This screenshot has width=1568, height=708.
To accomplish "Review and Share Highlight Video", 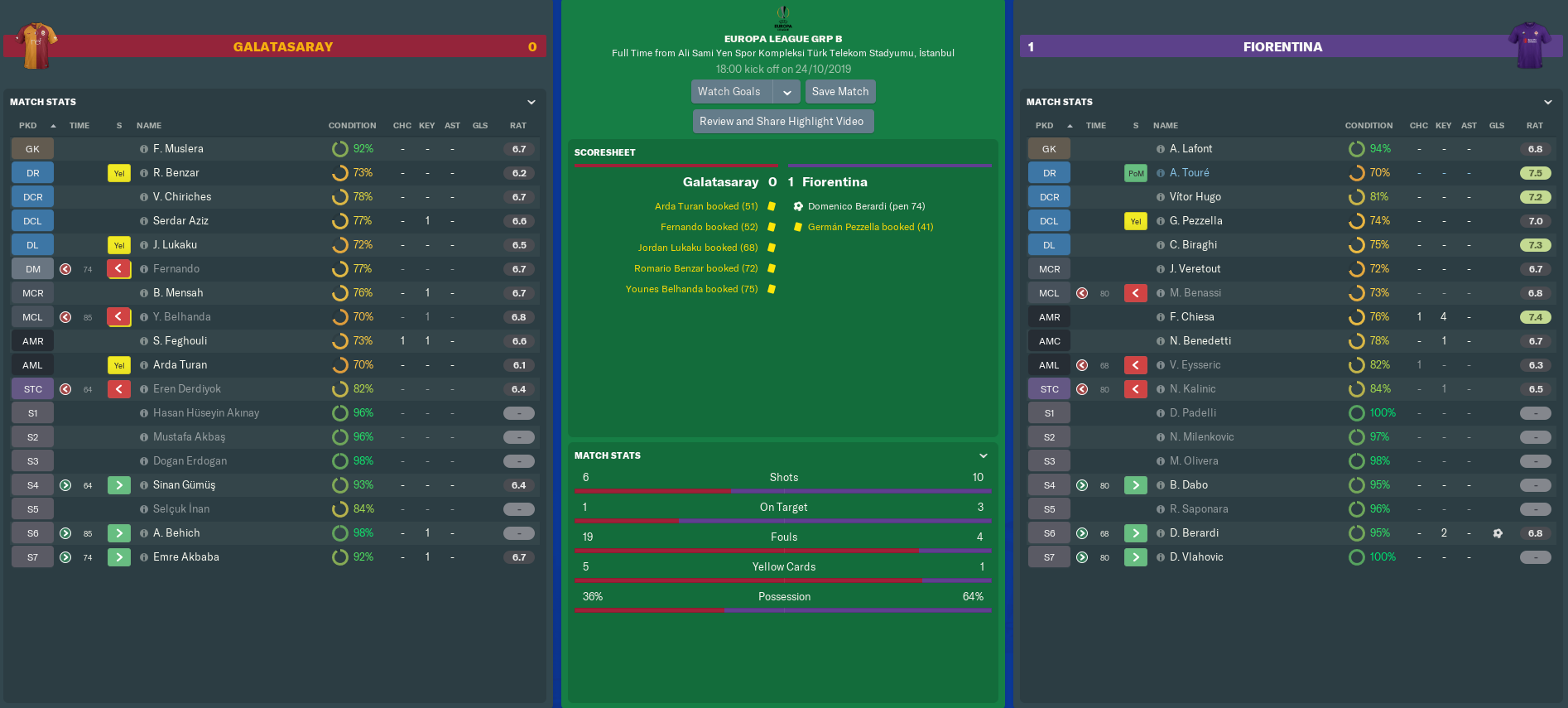I will coord(782,122).
